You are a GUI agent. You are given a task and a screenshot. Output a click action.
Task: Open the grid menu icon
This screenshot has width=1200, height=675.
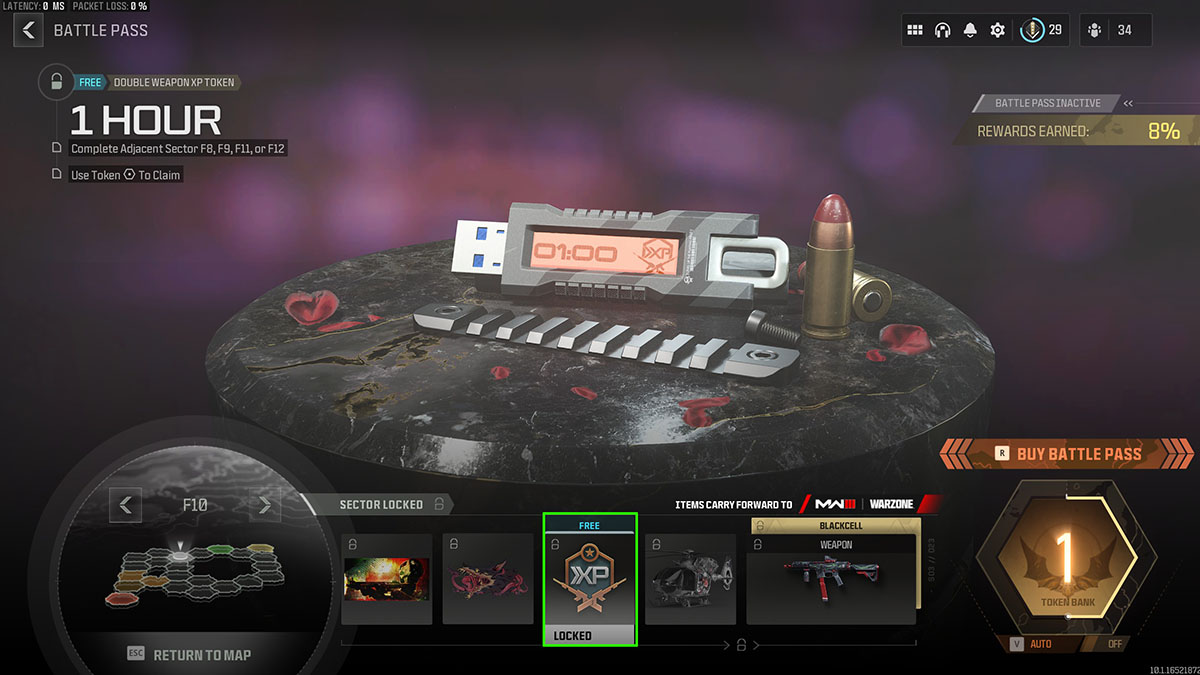[x=914, y=30]
